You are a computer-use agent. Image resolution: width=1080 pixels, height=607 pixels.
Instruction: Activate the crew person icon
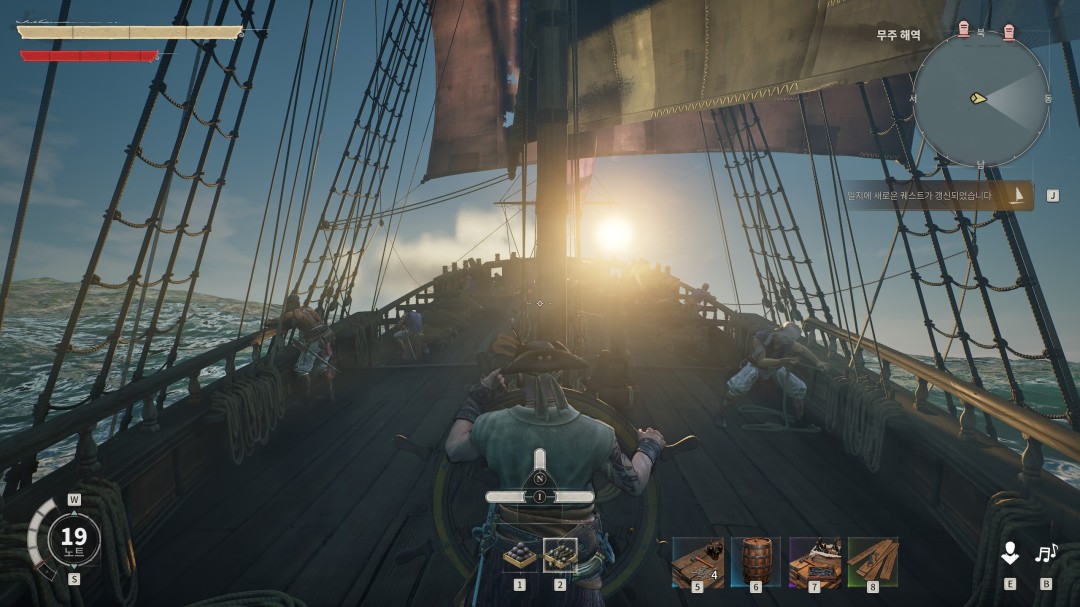1010,553
